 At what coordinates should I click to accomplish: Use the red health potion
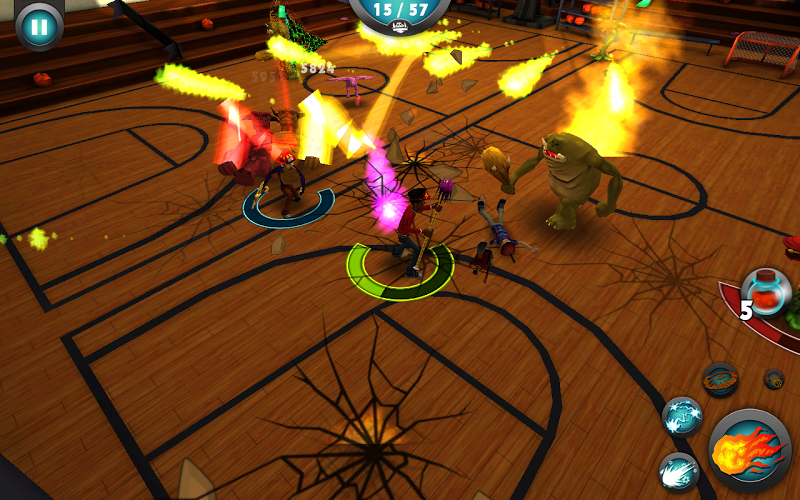pyautogui.click(x=770, y=292)
